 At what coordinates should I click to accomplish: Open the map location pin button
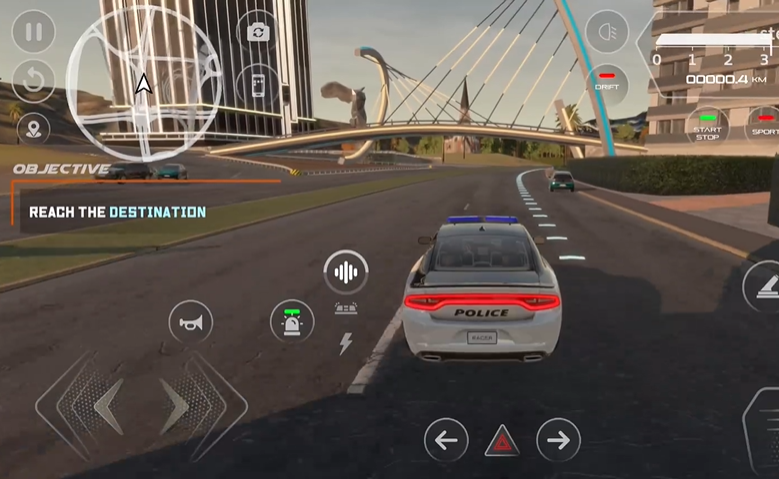point(33,128)
